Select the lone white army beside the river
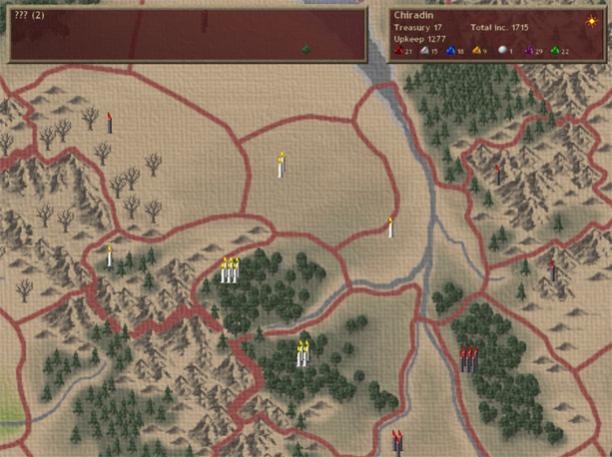612x457 pixels. pos(390,227)
